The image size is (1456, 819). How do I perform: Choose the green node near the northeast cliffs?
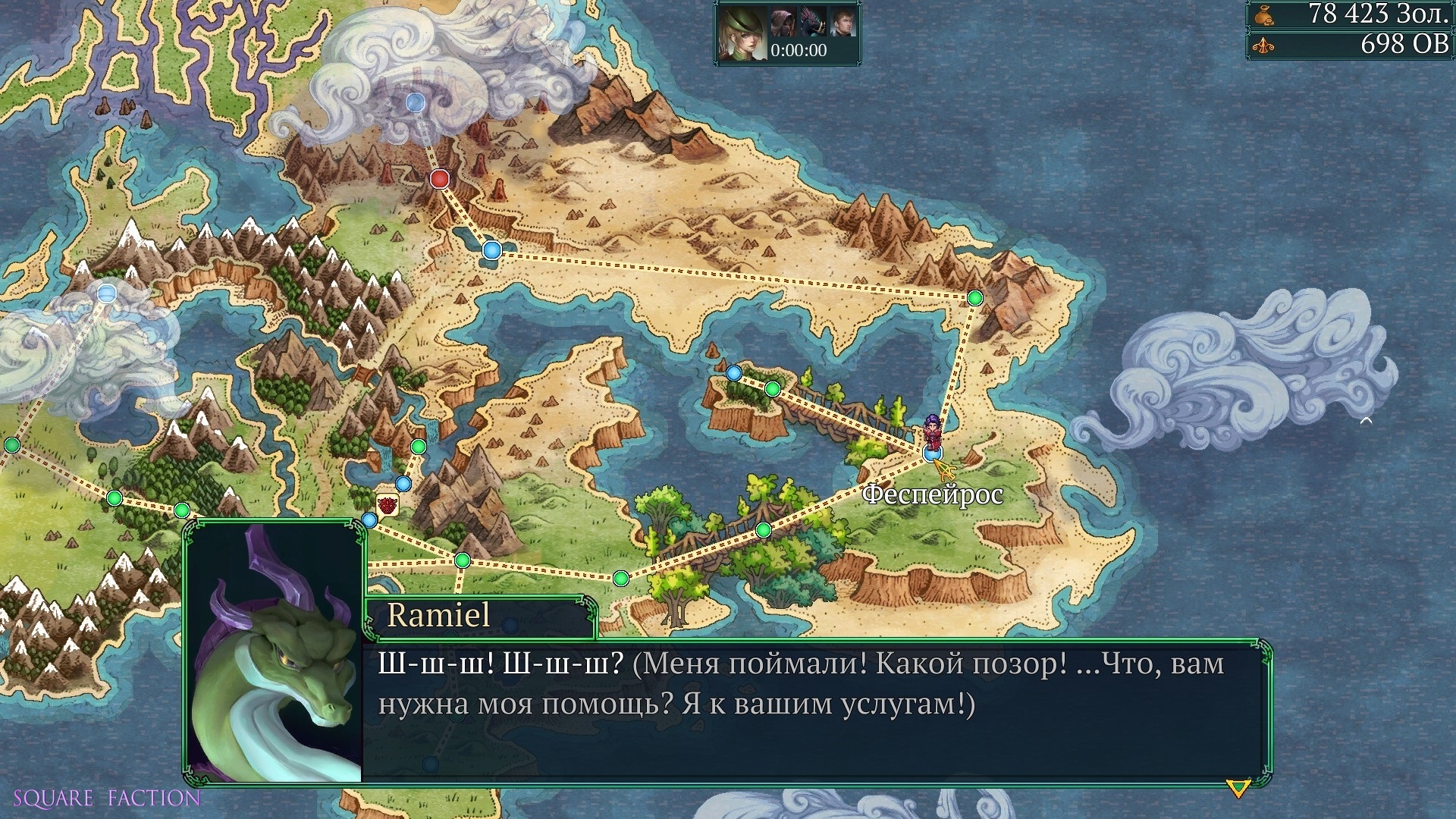point(975,298)
